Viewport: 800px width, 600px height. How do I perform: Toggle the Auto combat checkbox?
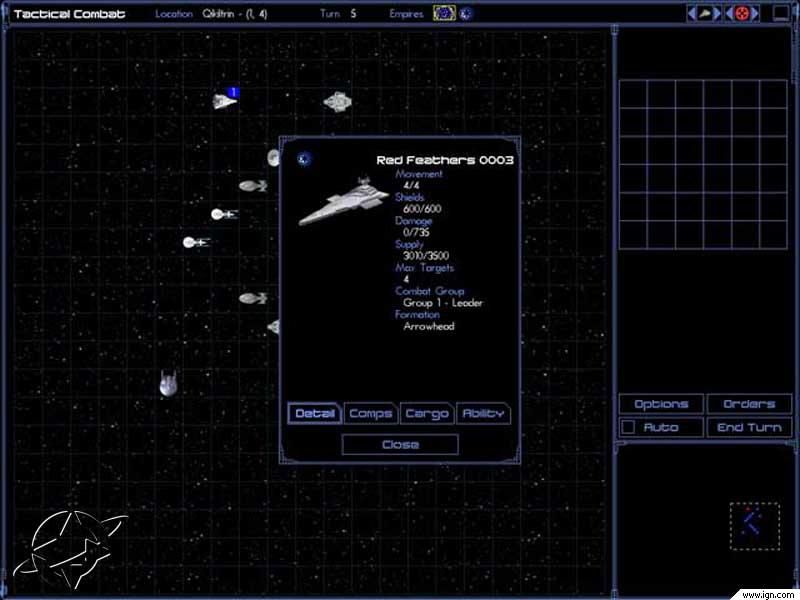(628, 428)
